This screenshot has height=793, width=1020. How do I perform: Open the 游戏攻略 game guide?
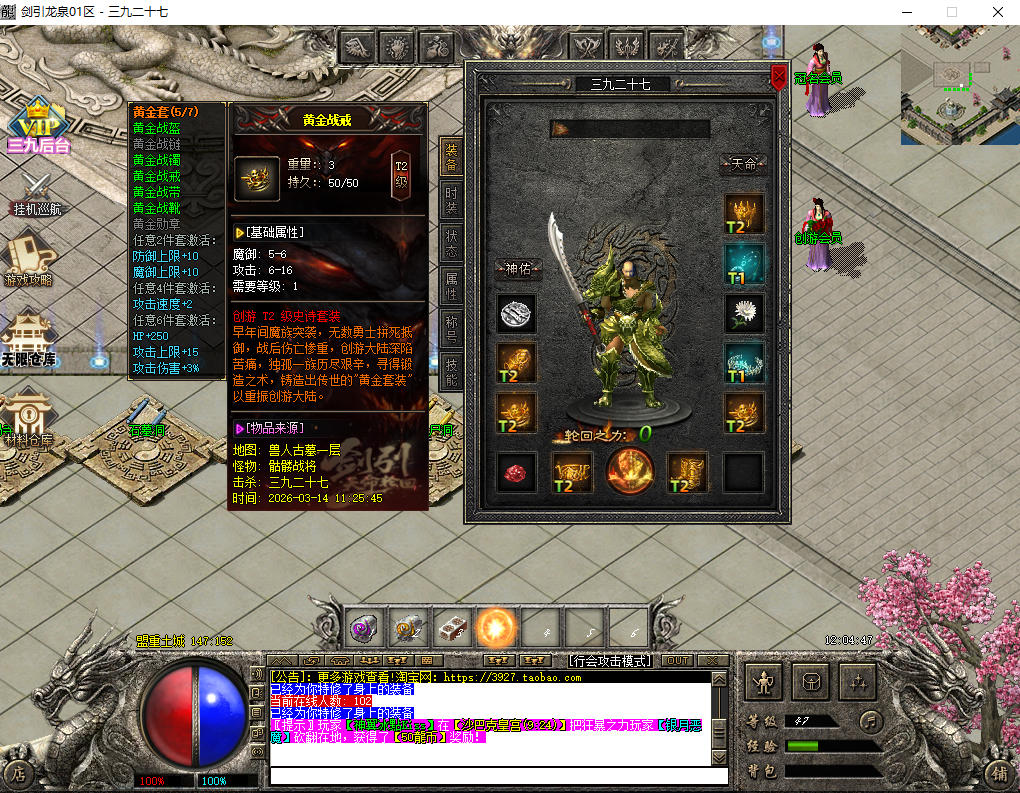30,259
